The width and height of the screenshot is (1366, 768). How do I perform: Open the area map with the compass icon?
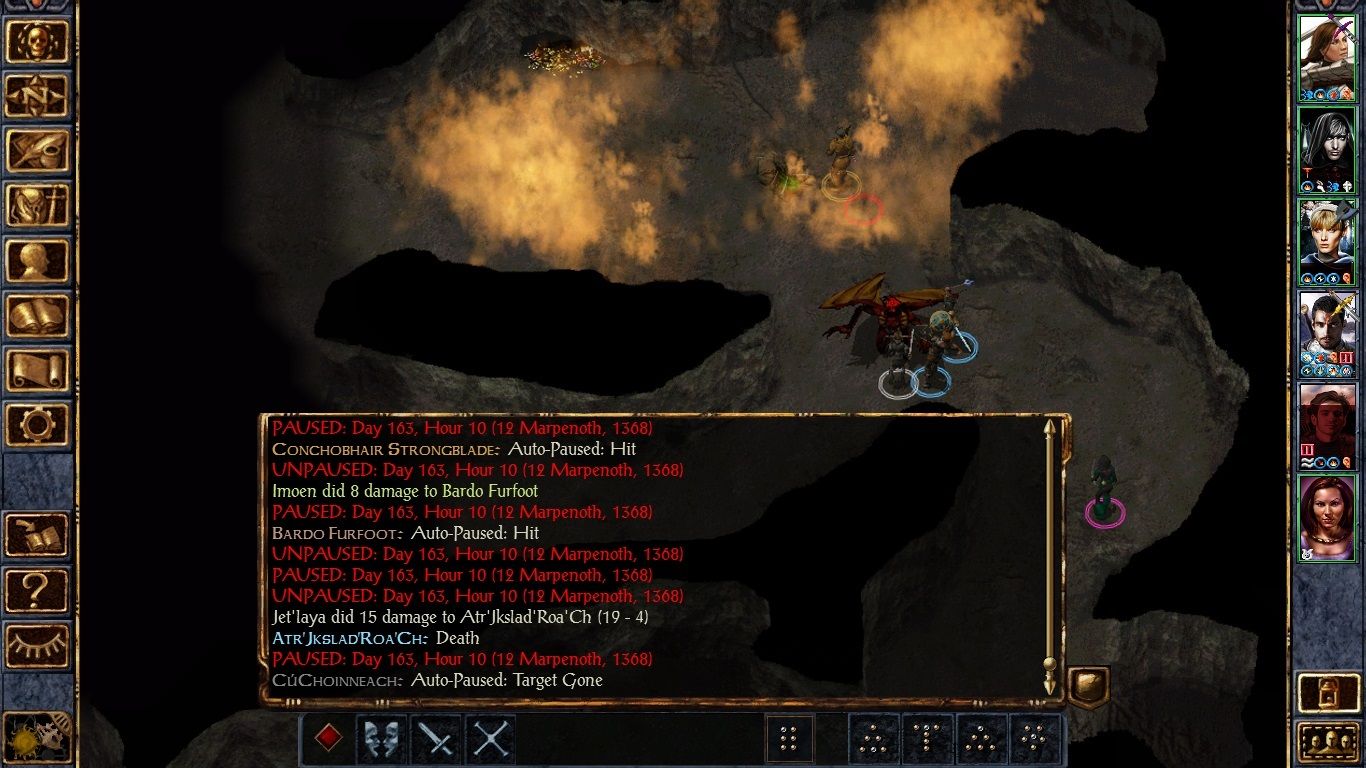click(37, 95)
